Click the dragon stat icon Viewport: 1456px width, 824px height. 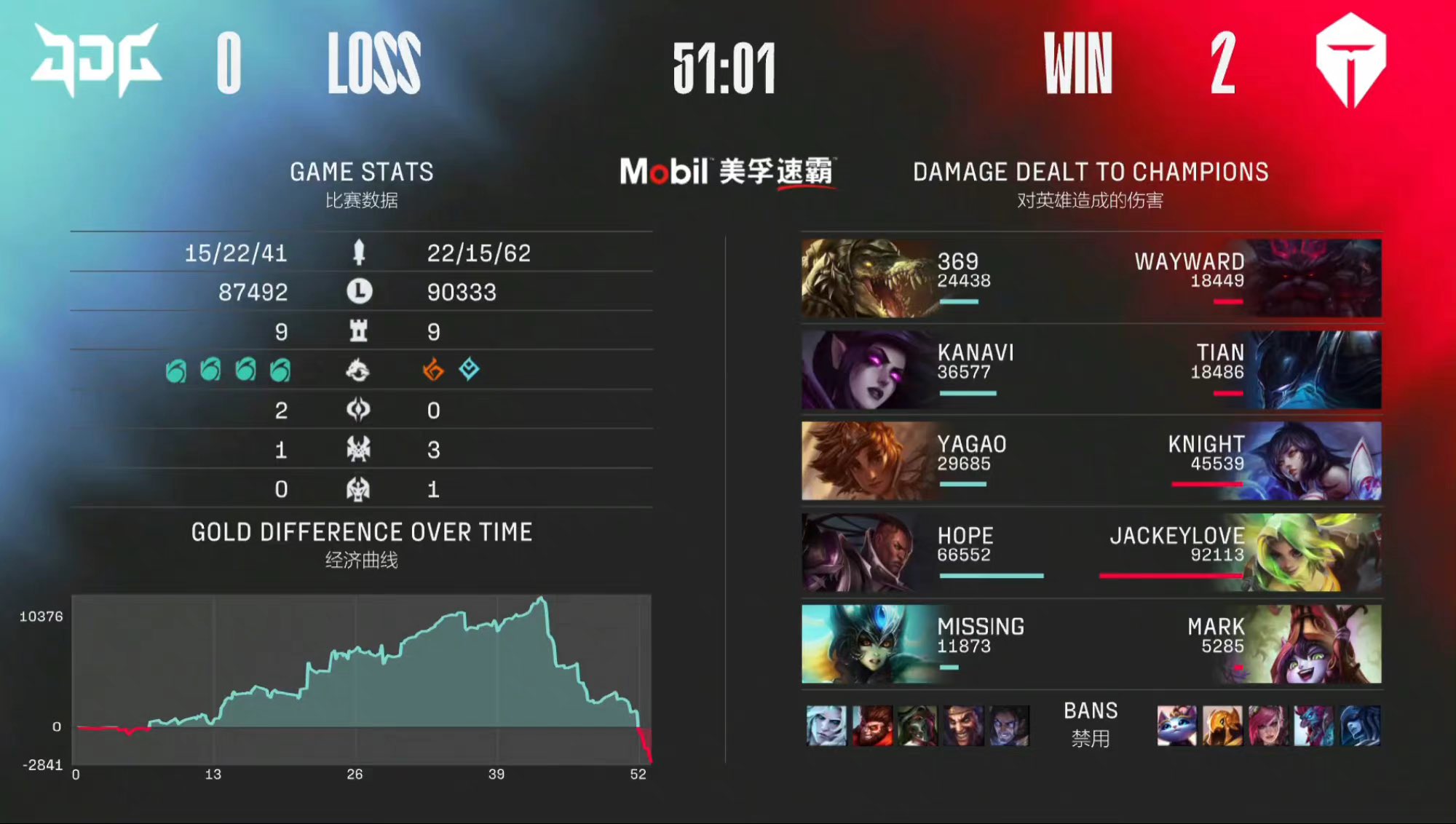click(x=360, y=371)
